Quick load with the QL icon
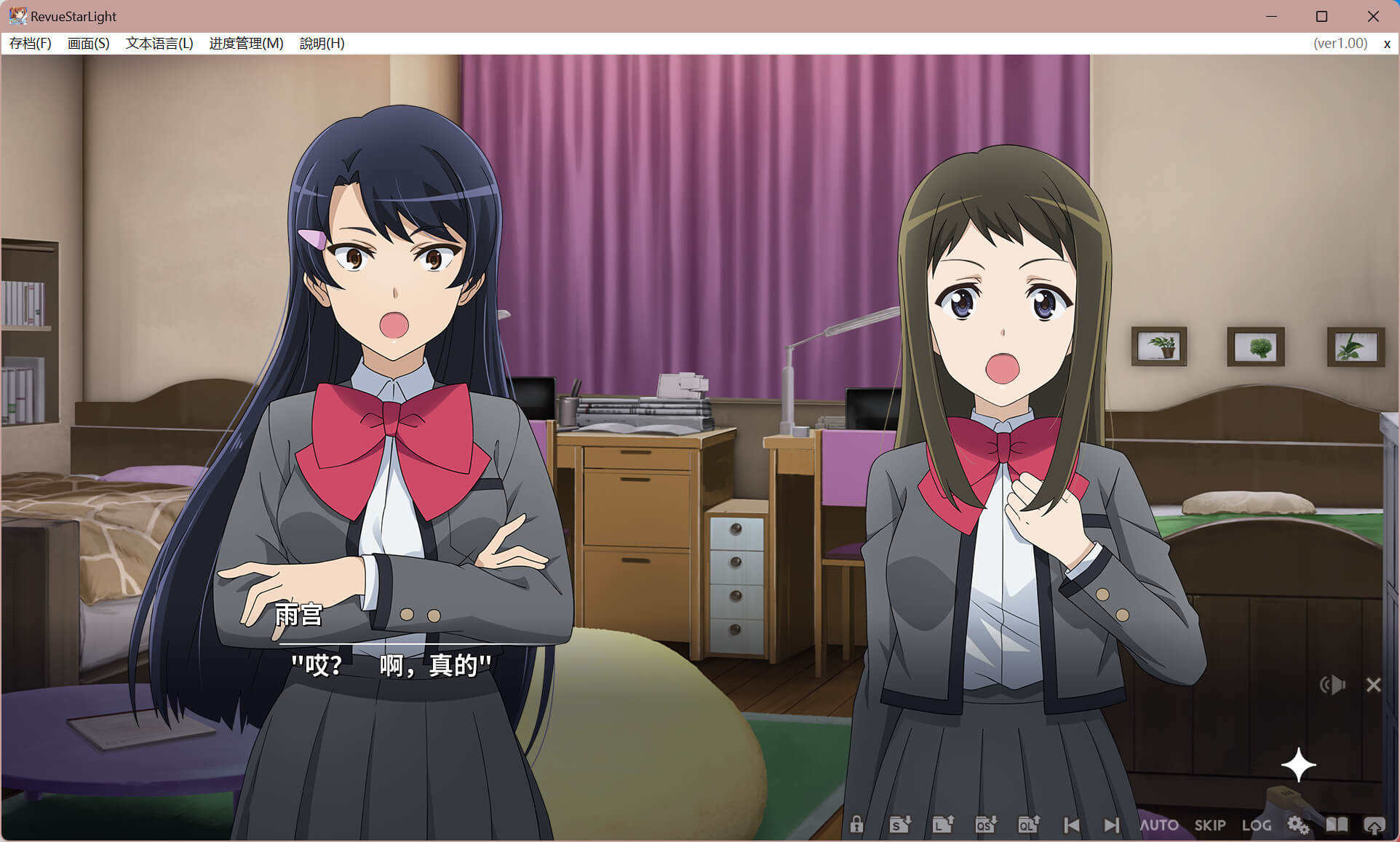1400x842 pixels. tap(1029, 825)
